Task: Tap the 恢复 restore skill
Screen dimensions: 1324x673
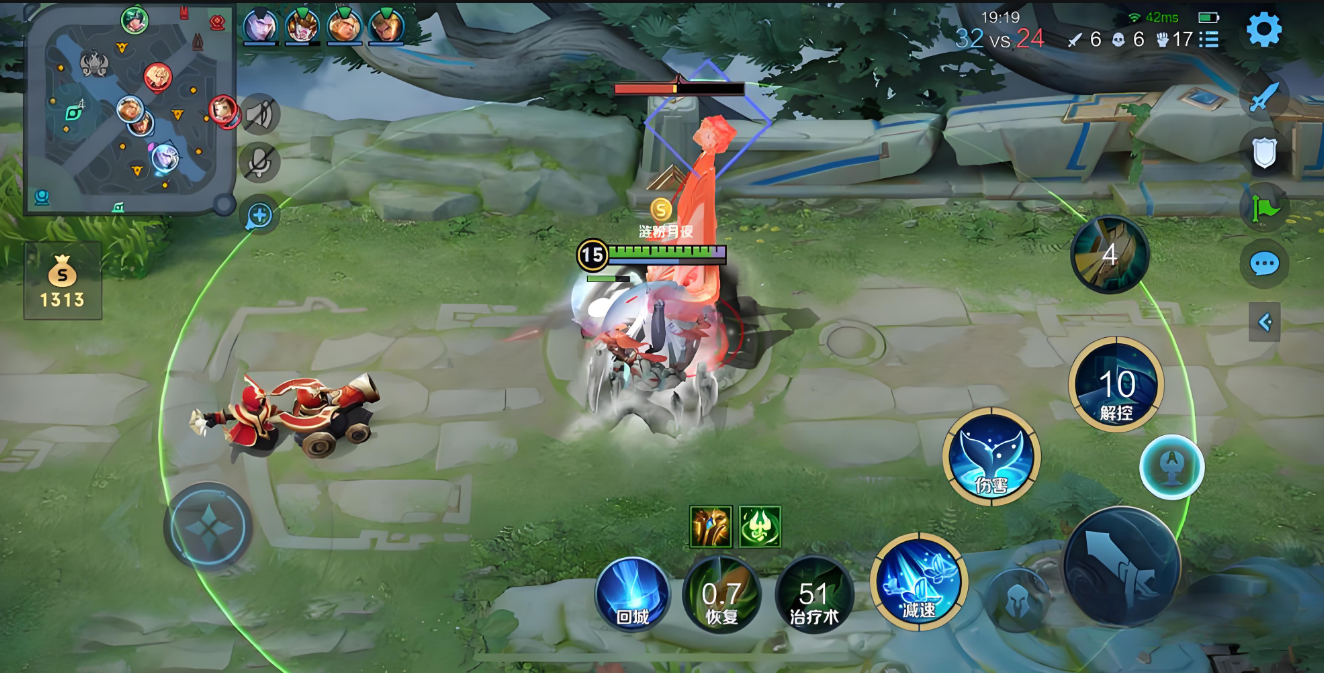Action: coord(721,594)
